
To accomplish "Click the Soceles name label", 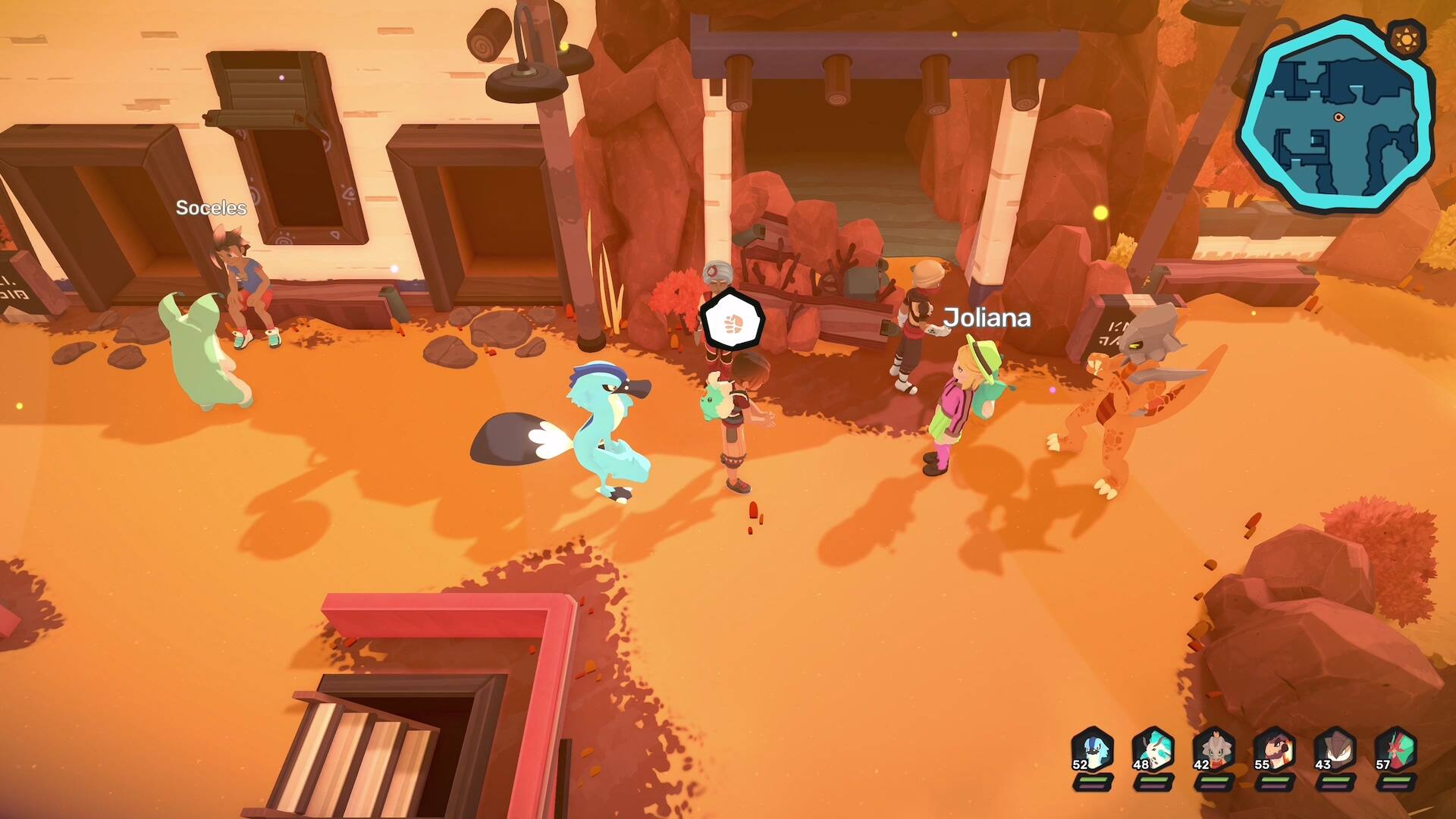I will 211,207.
